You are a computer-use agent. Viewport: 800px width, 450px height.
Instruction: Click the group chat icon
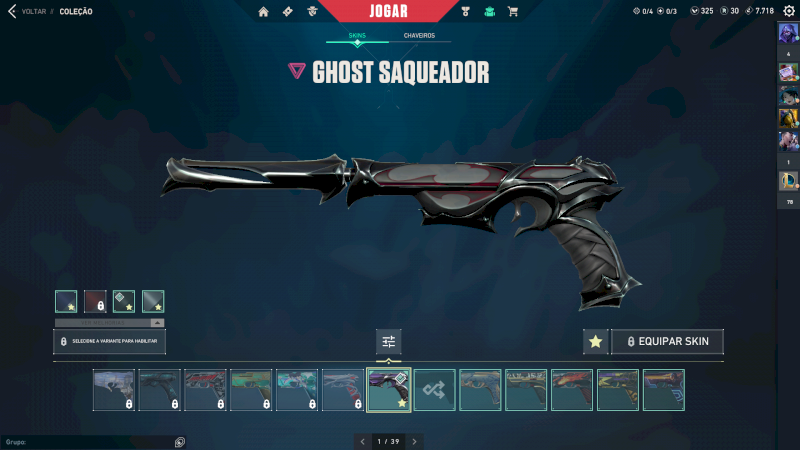179,441
